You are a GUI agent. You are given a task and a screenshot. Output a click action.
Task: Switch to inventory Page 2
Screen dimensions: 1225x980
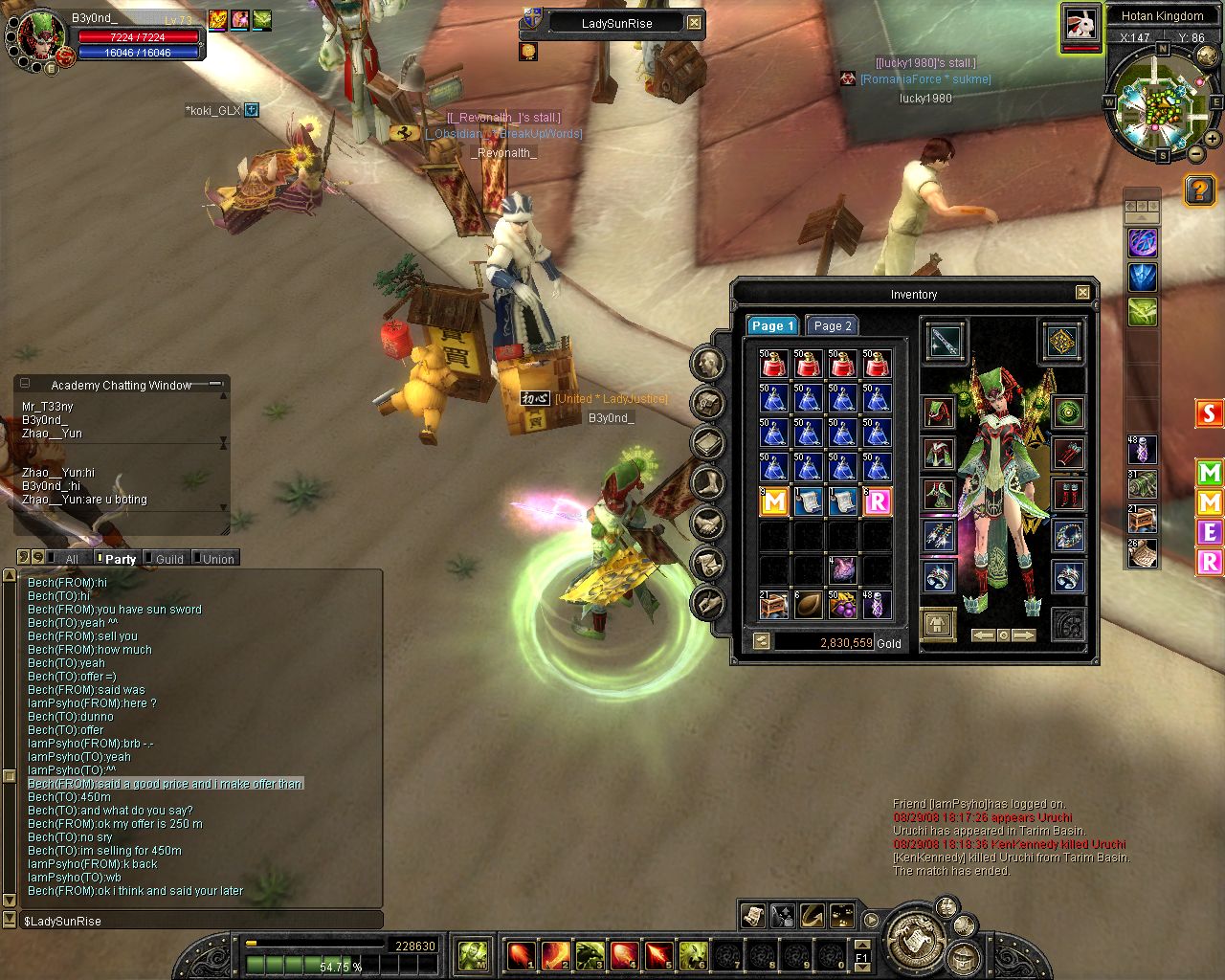point(831,325)
